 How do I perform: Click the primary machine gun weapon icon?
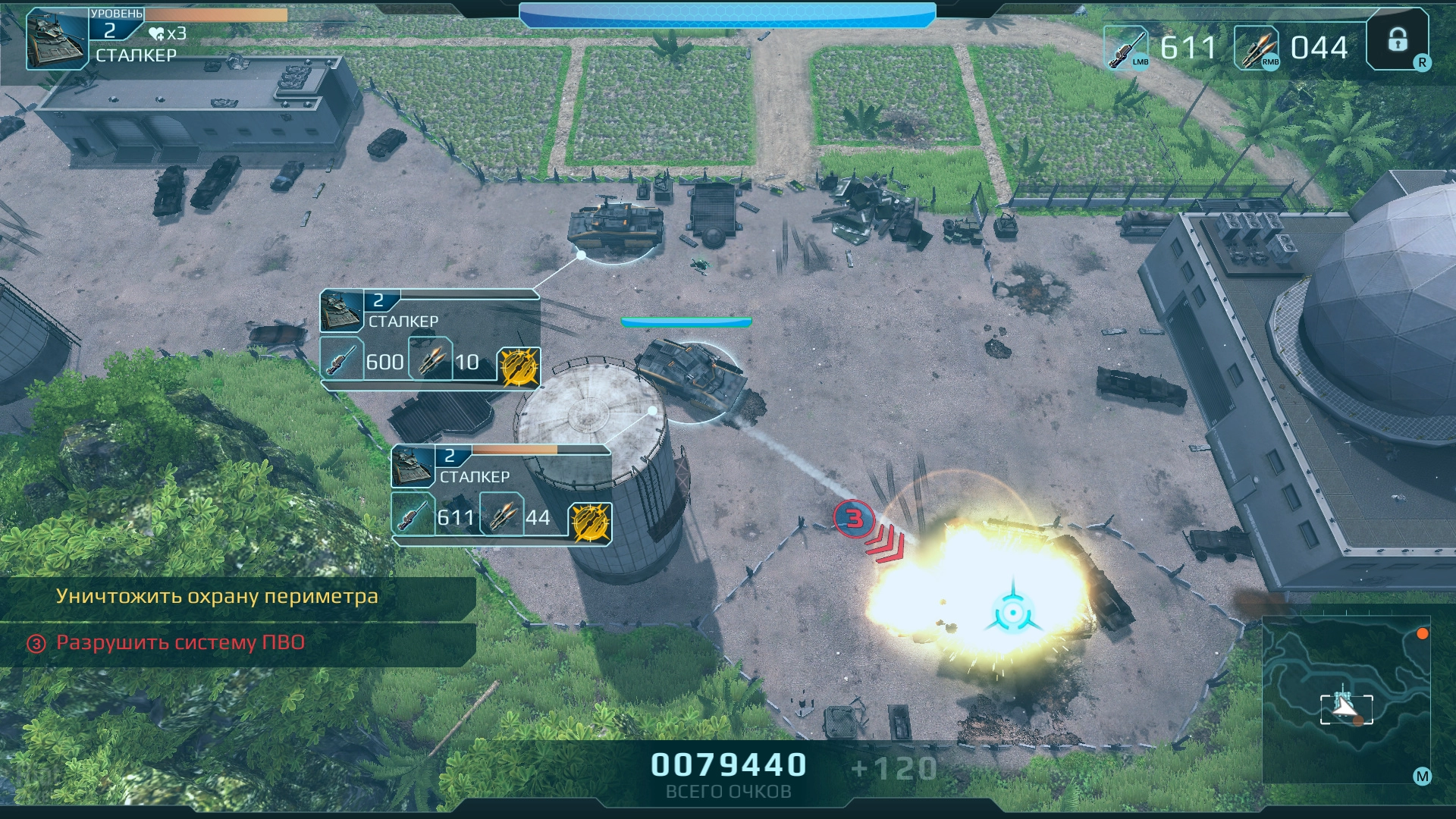pyautogui.click(x=1125, y=48)
